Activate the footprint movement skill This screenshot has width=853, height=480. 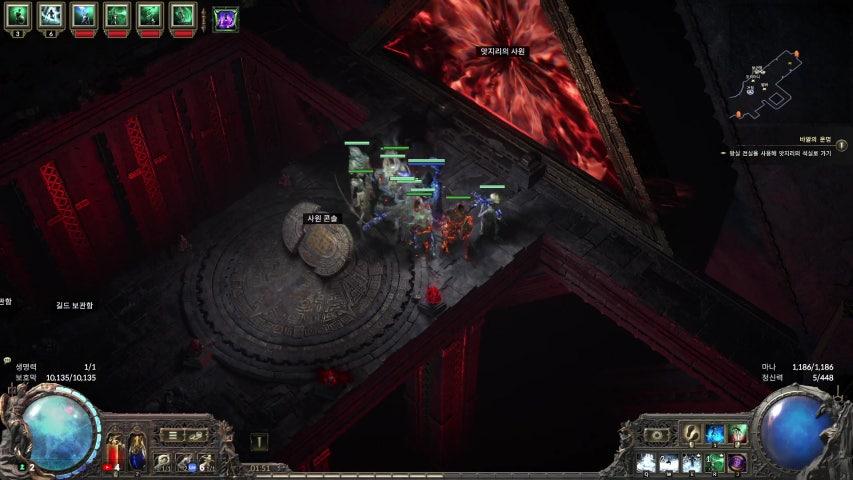click(x=691, y=433)
